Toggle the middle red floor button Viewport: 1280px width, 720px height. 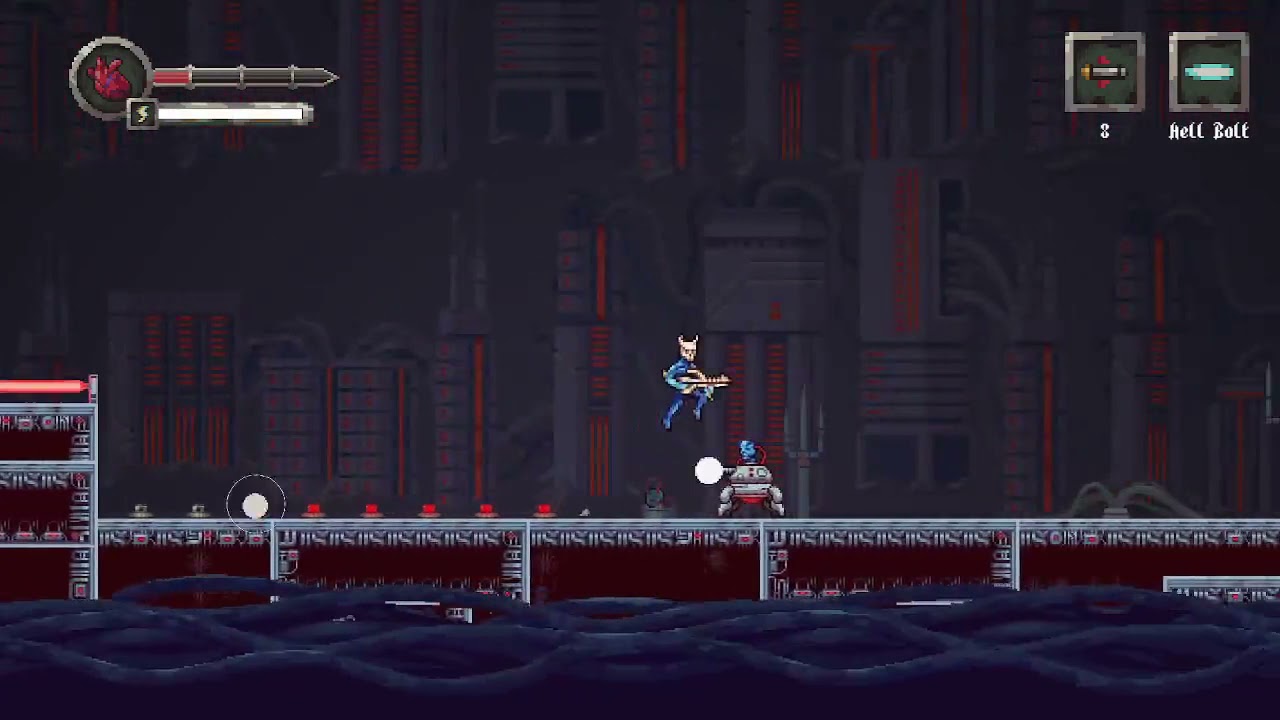click(x=428, y=510)
